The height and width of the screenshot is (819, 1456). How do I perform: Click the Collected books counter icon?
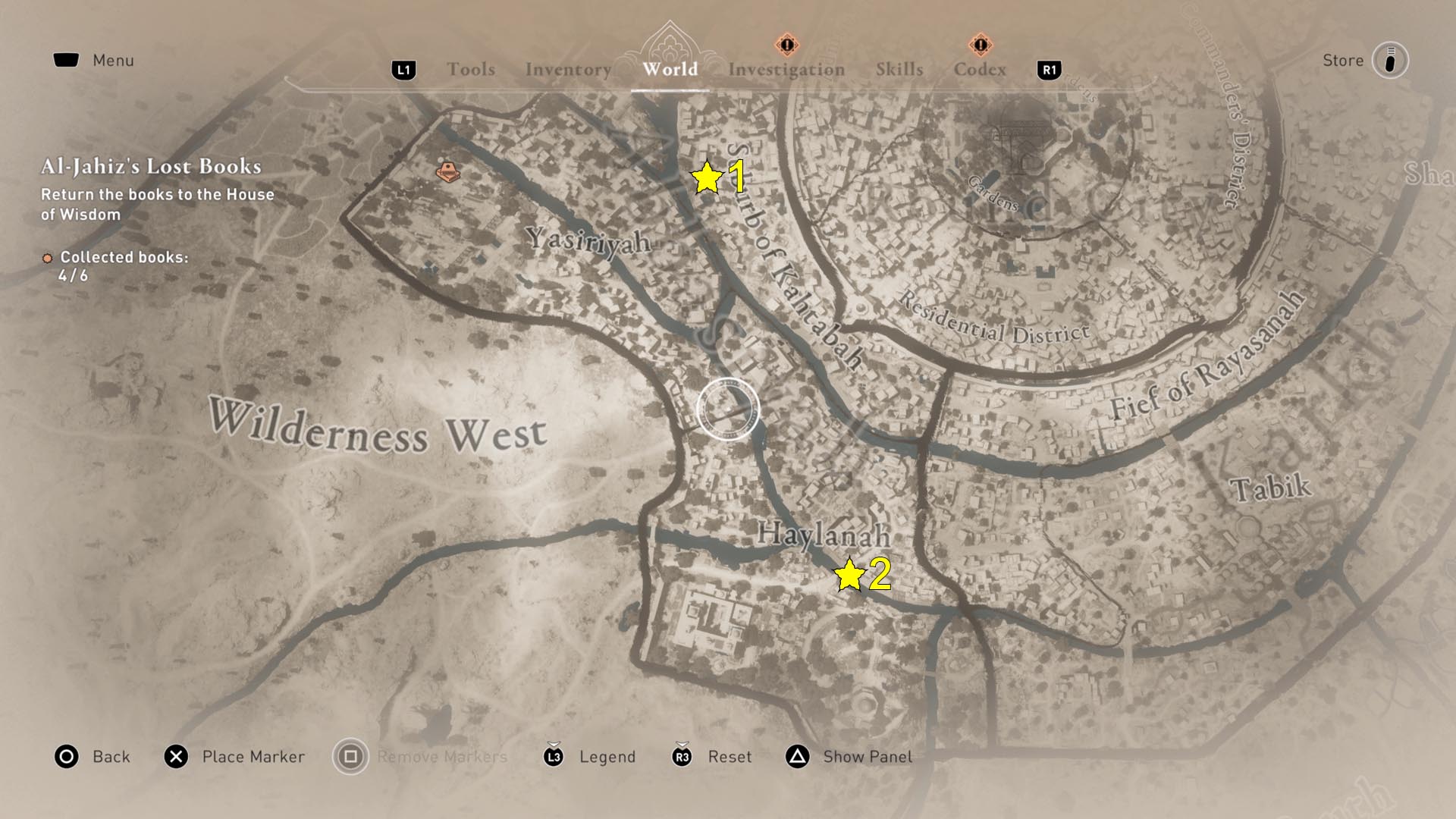[x=48, y=256]
